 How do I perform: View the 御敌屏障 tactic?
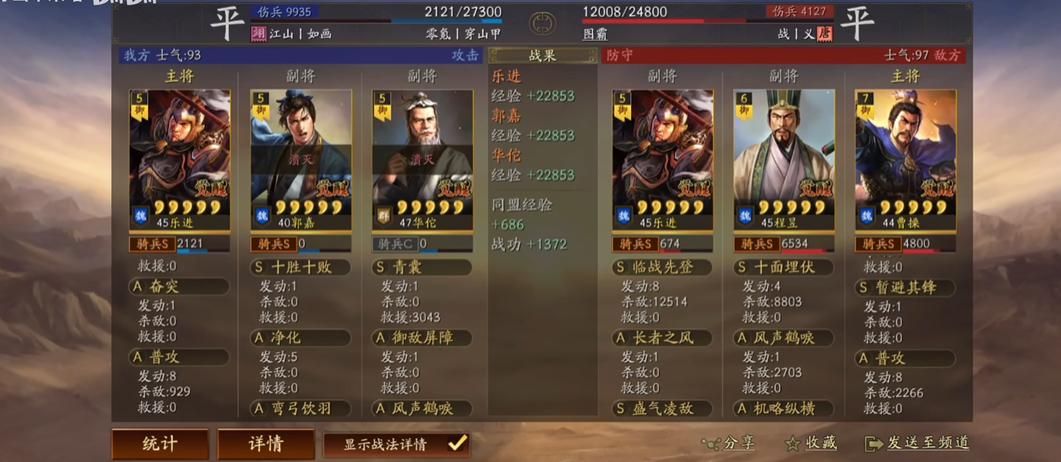pyautogui.click(x=421, y=338)
